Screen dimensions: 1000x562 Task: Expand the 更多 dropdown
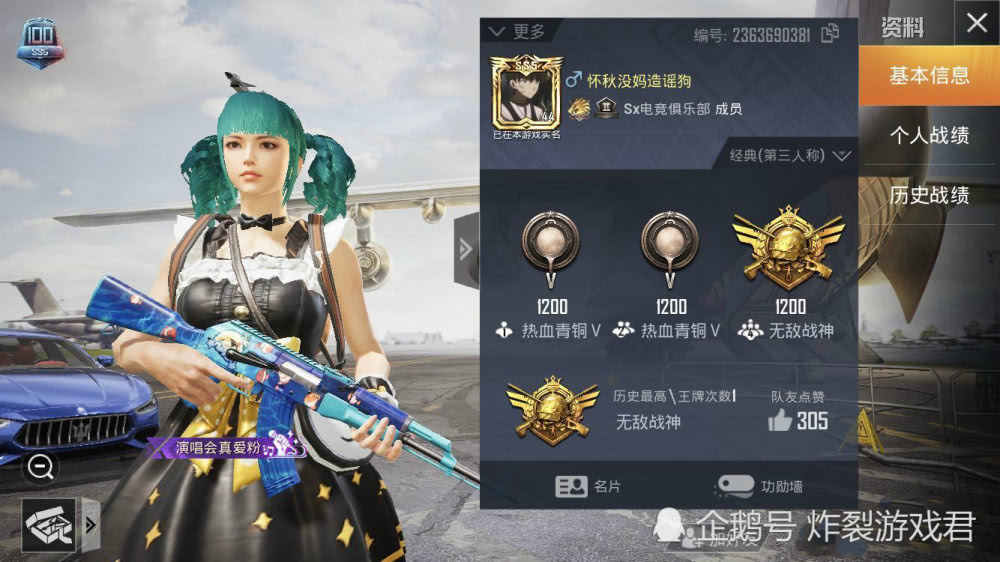(518, 31)
